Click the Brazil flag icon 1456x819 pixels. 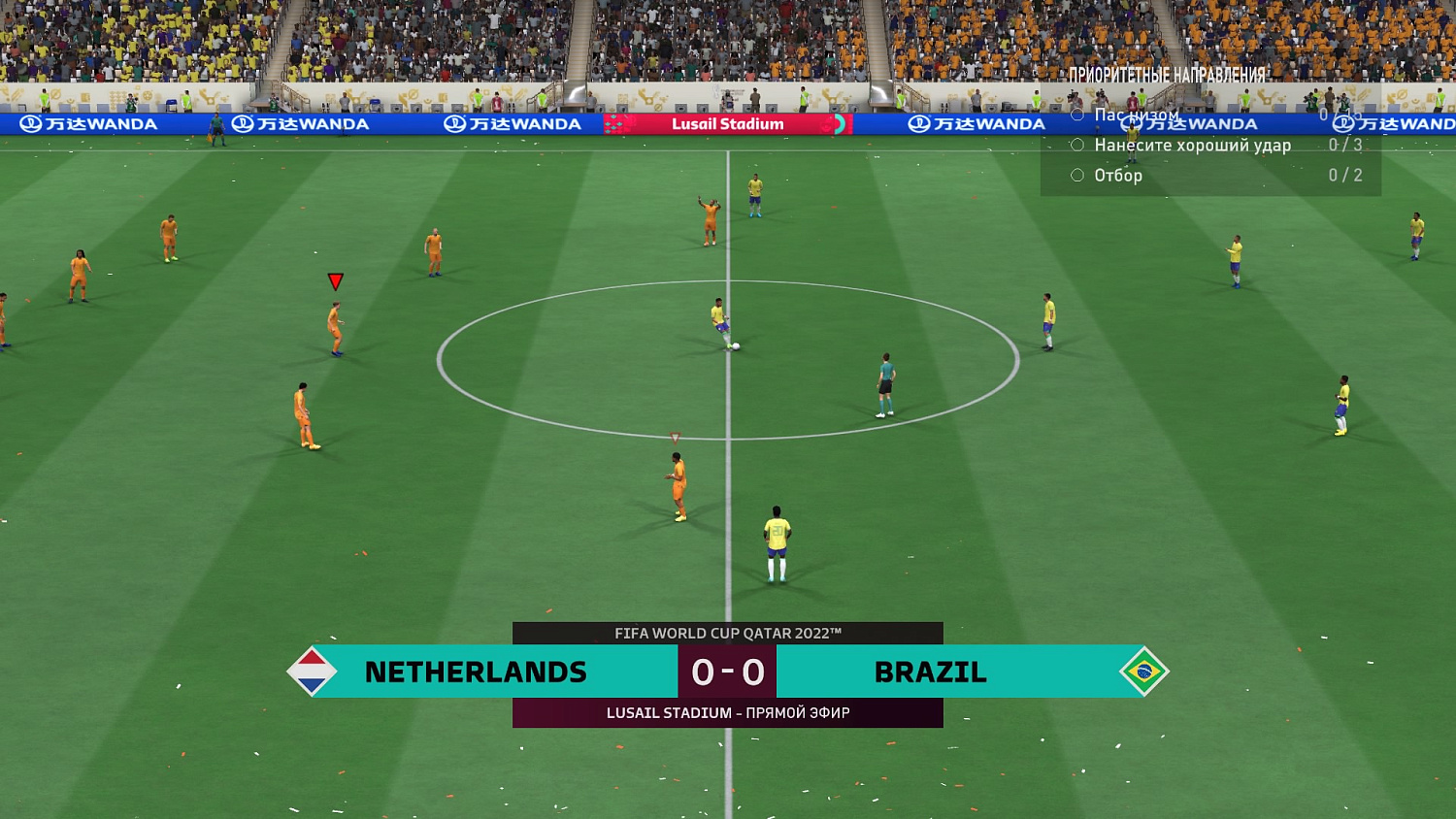pyautogui.click(x=1143, y=672)
